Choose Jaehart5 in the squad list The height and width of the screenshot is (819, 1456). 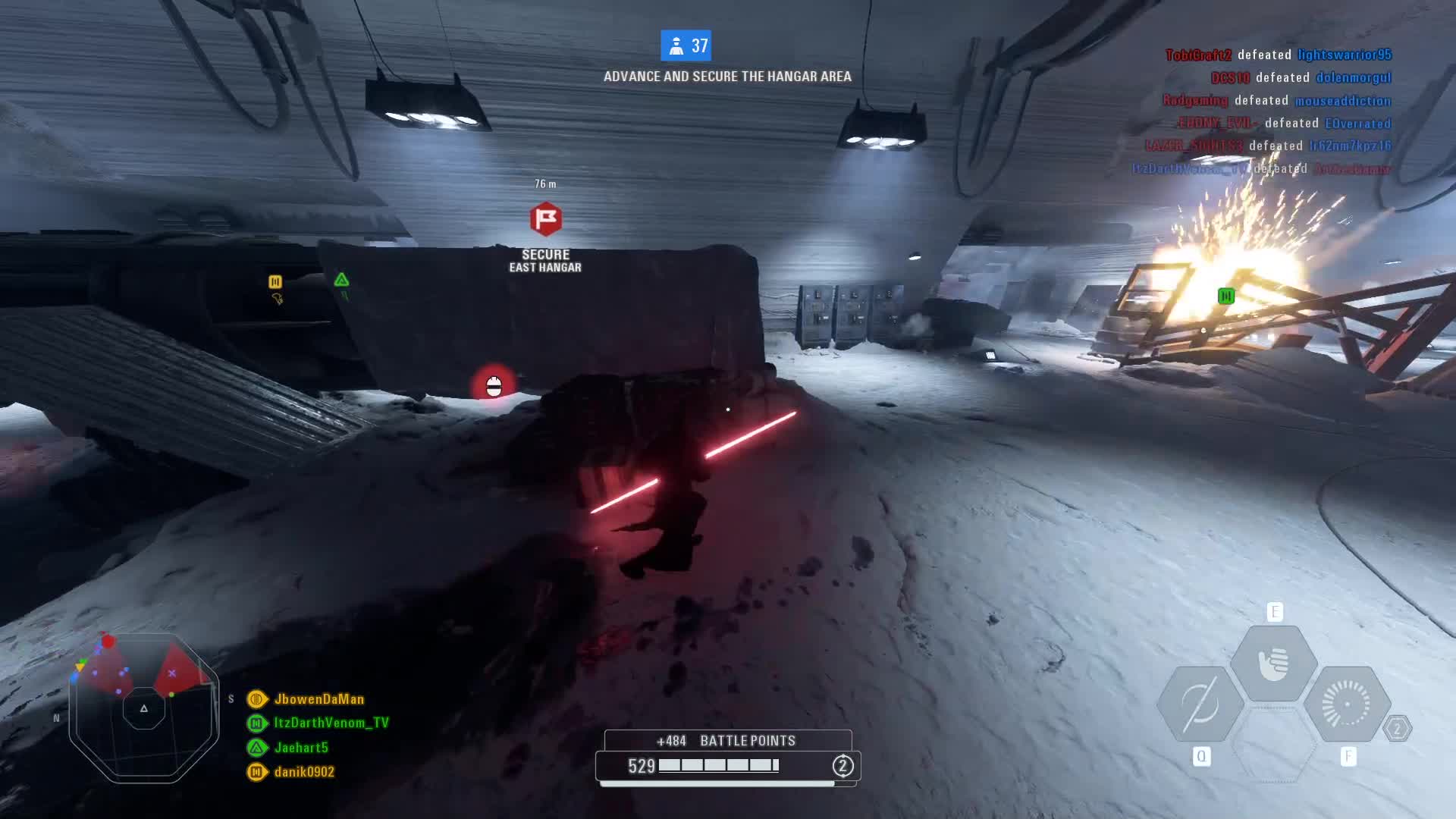point(301,748)
